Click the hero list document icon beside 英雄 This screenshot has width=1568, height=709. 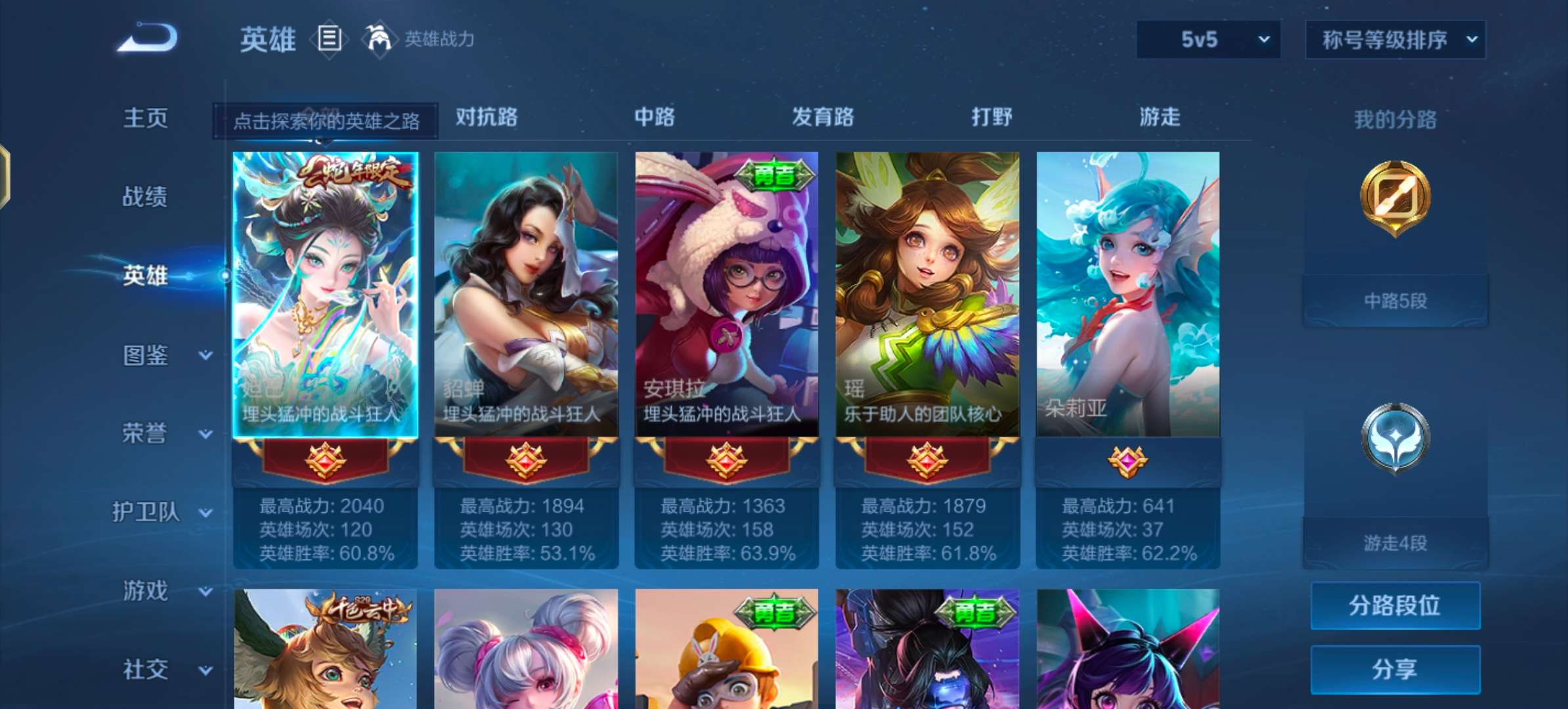[330, 39]
